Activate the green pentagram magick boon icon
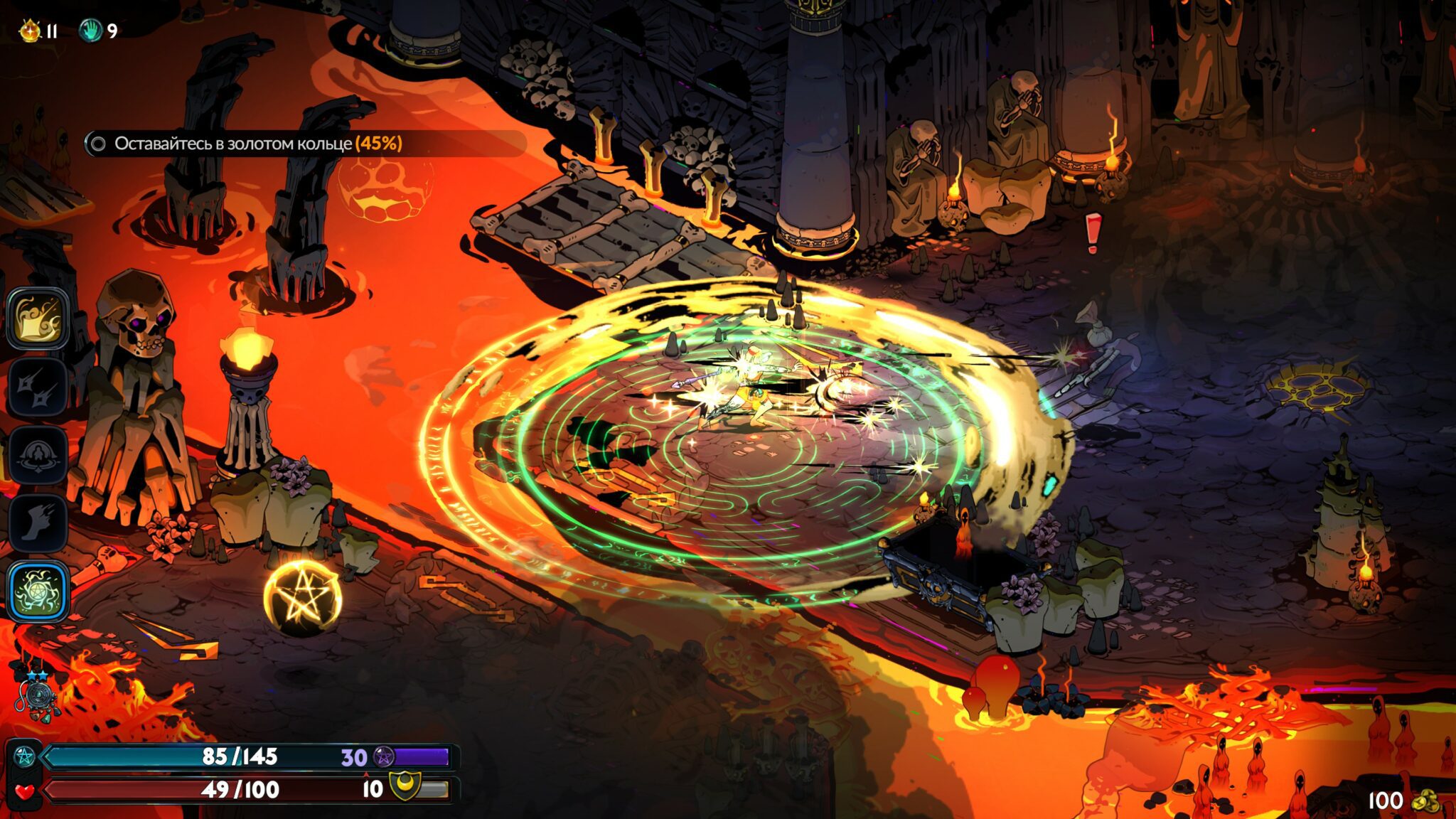Screen dimensions: 1456x819 [38, 591]
